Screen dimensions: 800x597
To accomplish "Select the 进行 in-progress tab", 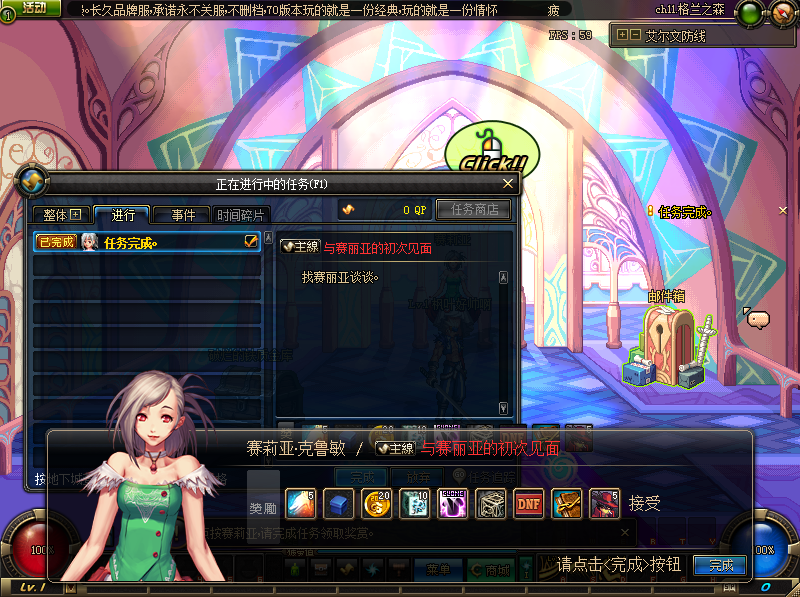I will click(123, 215).
